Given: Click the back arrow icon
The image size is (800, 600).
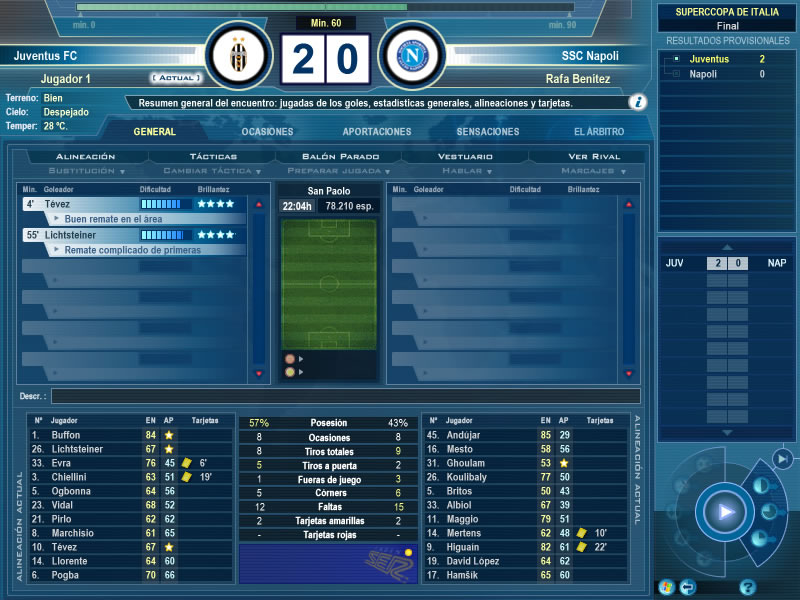Looking at the screenshot, I should coord(688,587).
